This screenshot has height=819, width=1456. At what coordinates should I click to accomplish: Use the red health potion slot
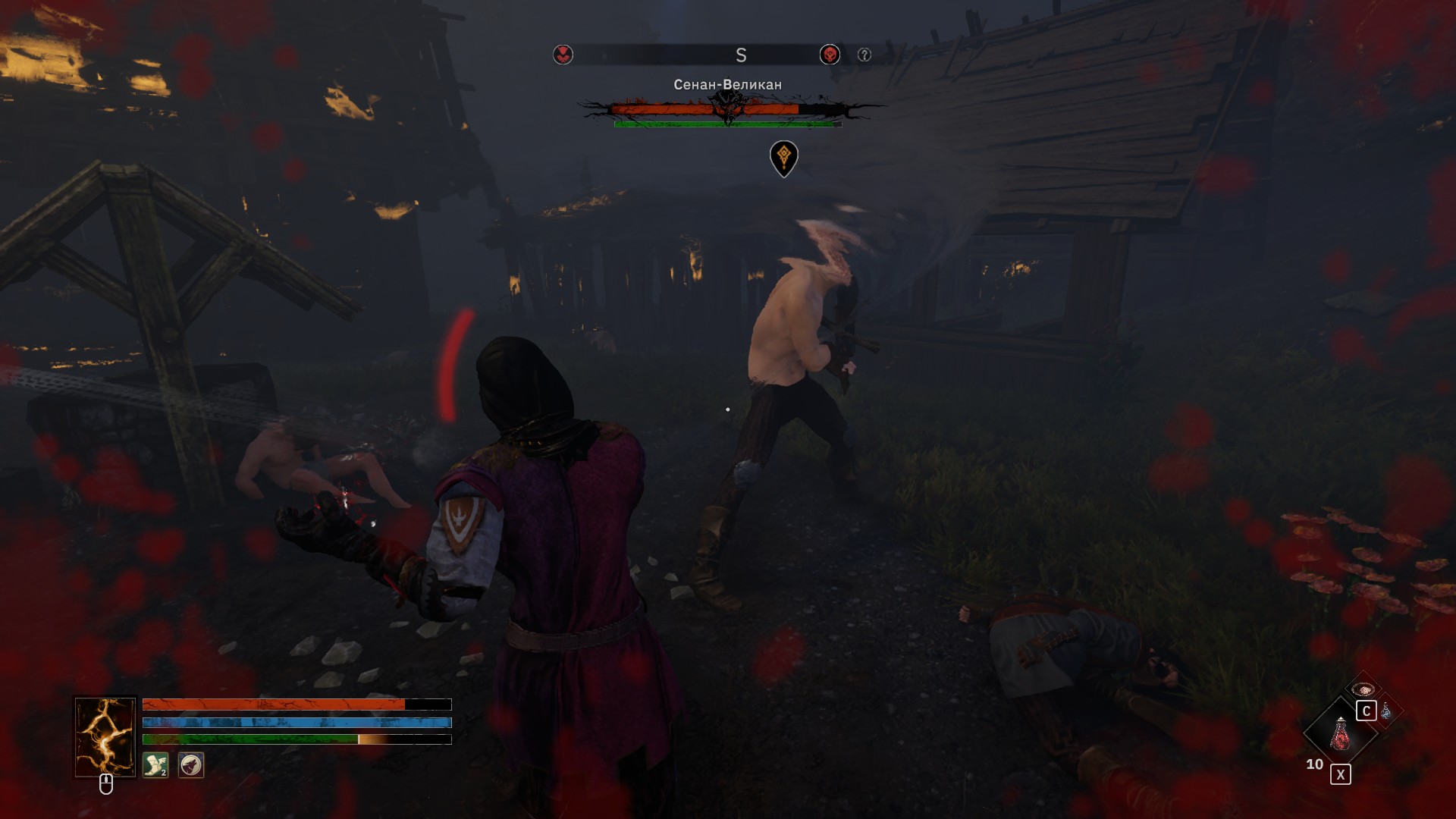click(x=1340, y=733)
